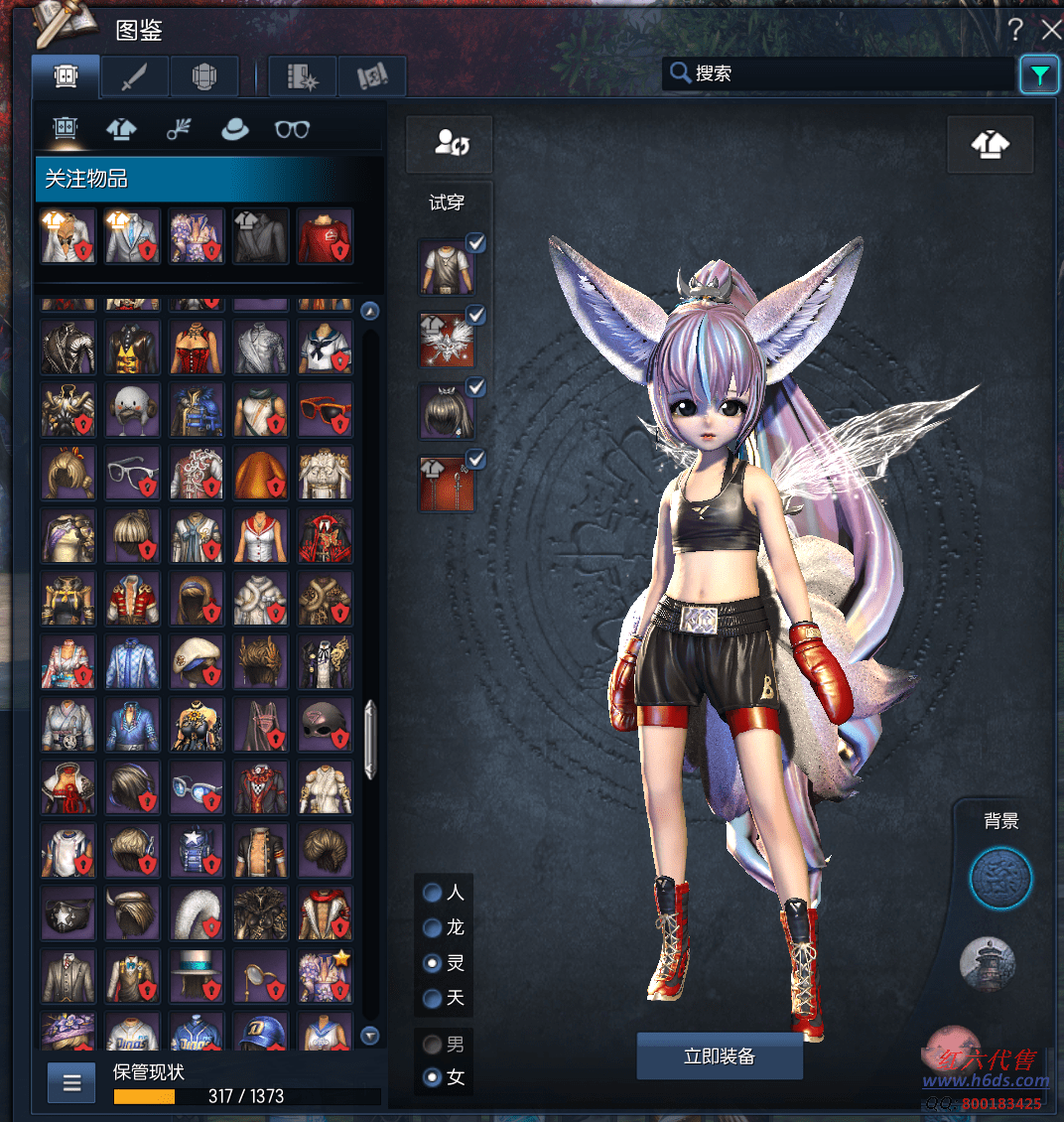Image resolution: width=1064 pixels, height=1122 pixels.
Task: Switch to the sword weapon tab
Action: [135, 76]
